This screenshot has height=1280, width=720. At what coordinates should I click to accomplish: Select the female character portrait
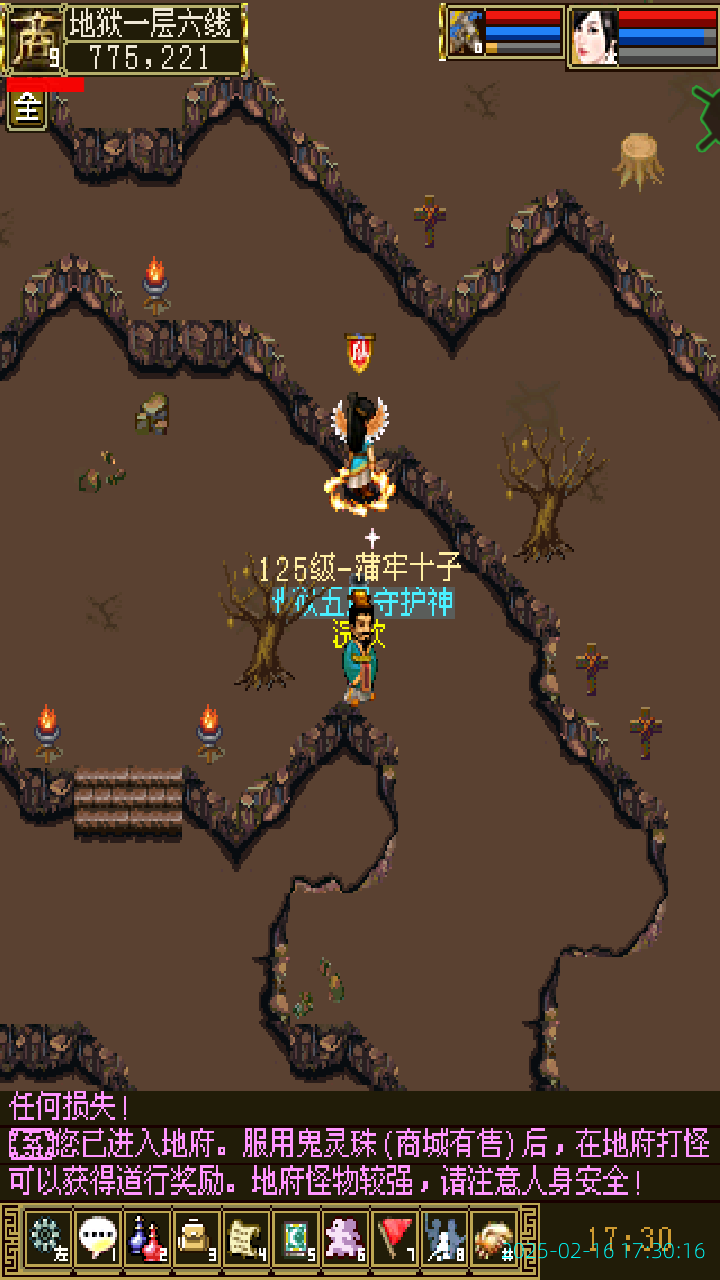pyautogui.click(x=594, y=37)
